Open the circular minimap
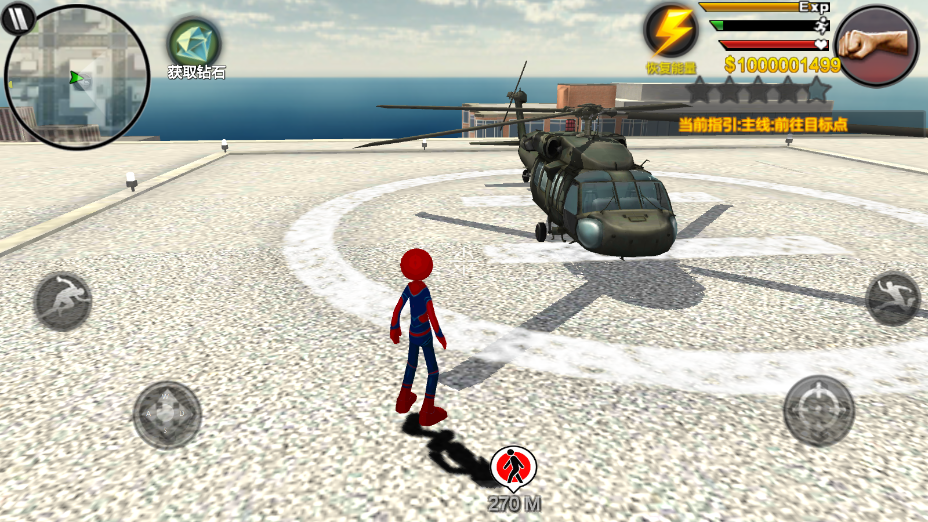928x522 pixels. tap(78, 78)
